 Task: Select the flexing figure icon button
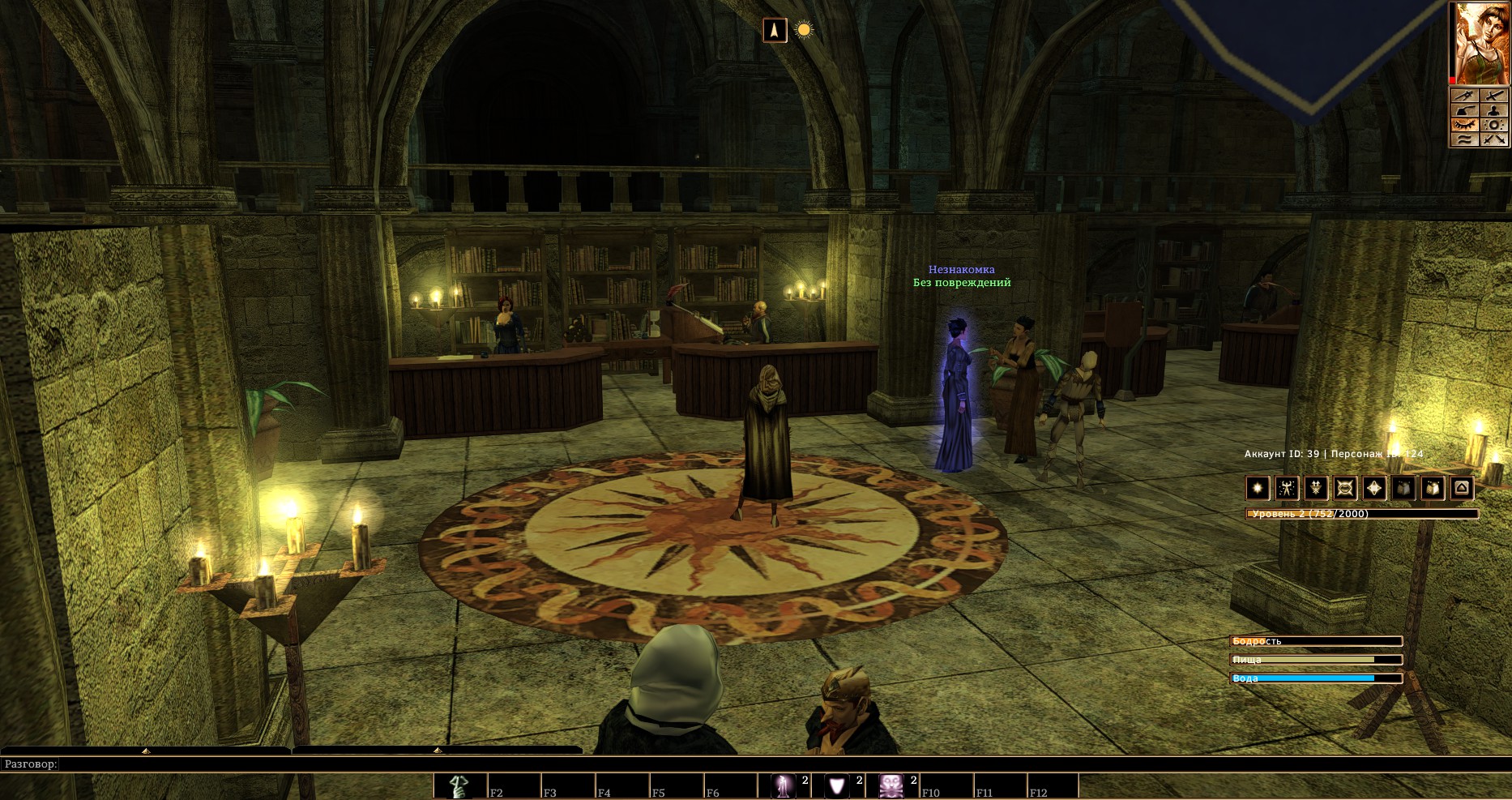tap(1287, 488)
